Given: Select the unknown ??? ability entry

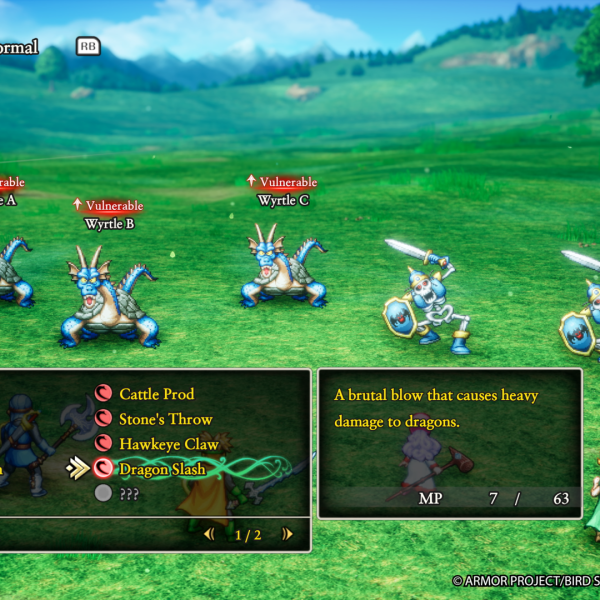Looking at the screenshot, I should point(130,493).
